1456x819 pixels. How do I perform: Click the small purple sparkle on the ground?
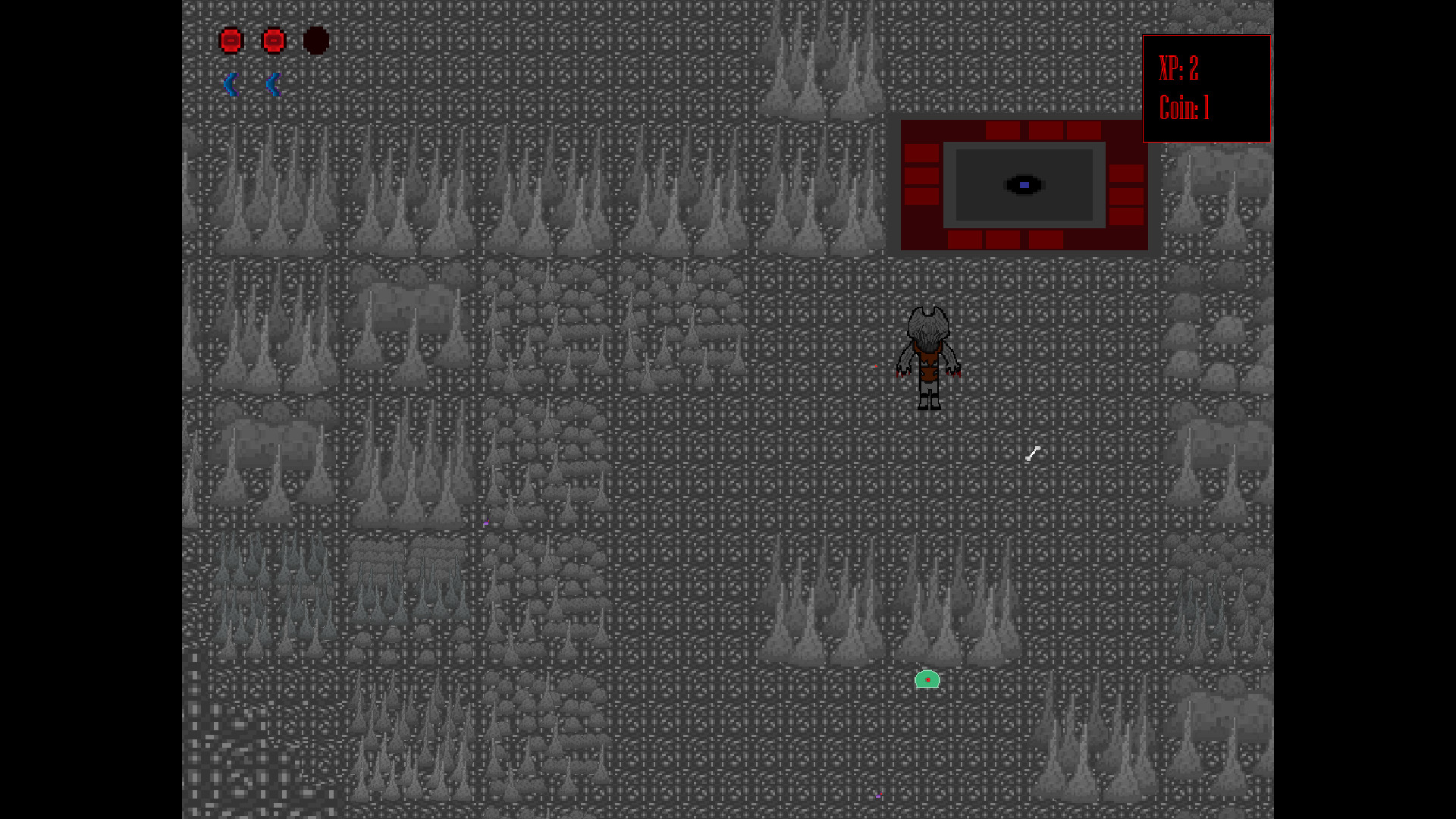point(486,523)
